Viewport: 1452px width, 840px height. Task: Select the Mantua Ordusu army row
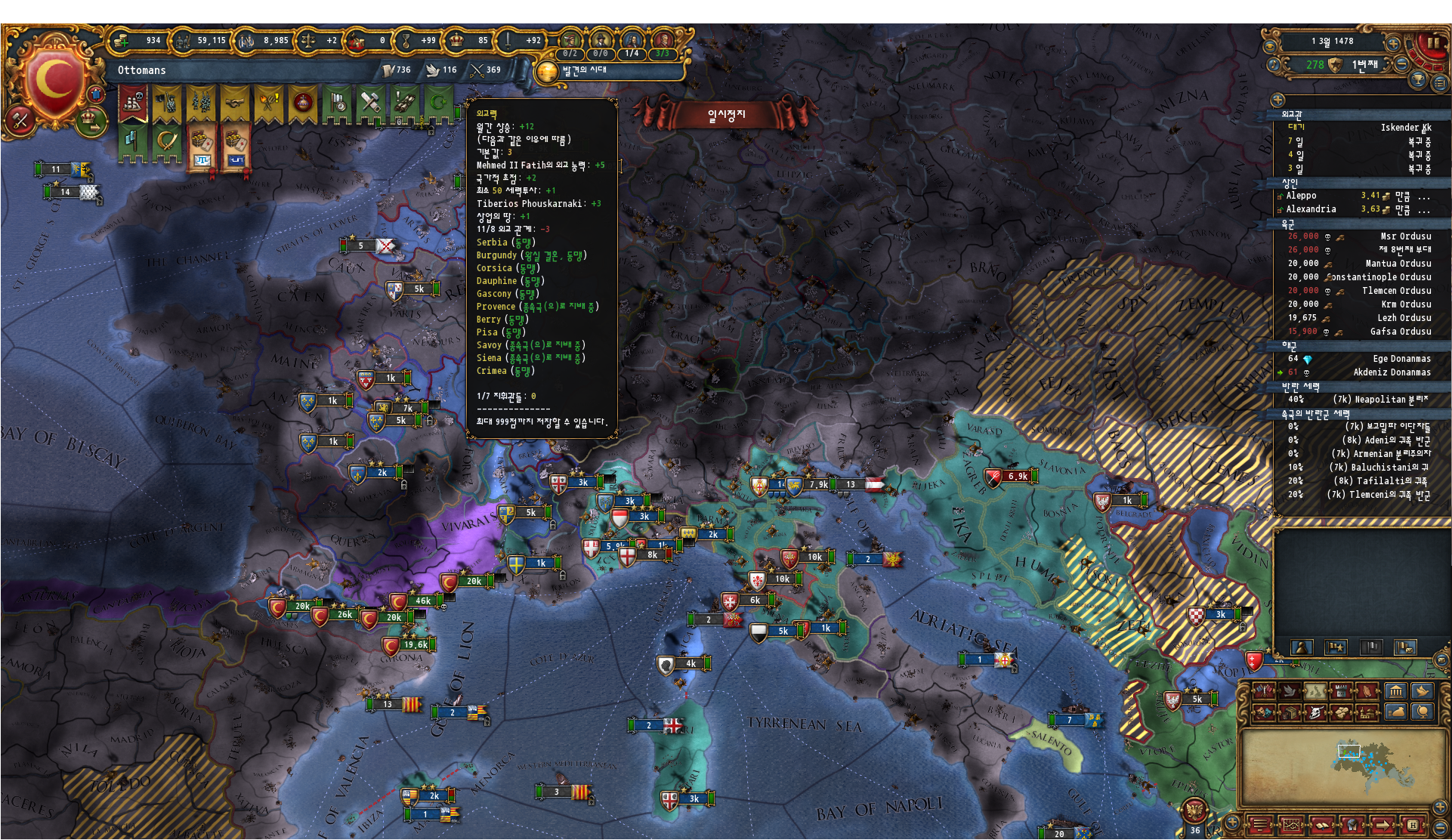[x=1360, y=264]
